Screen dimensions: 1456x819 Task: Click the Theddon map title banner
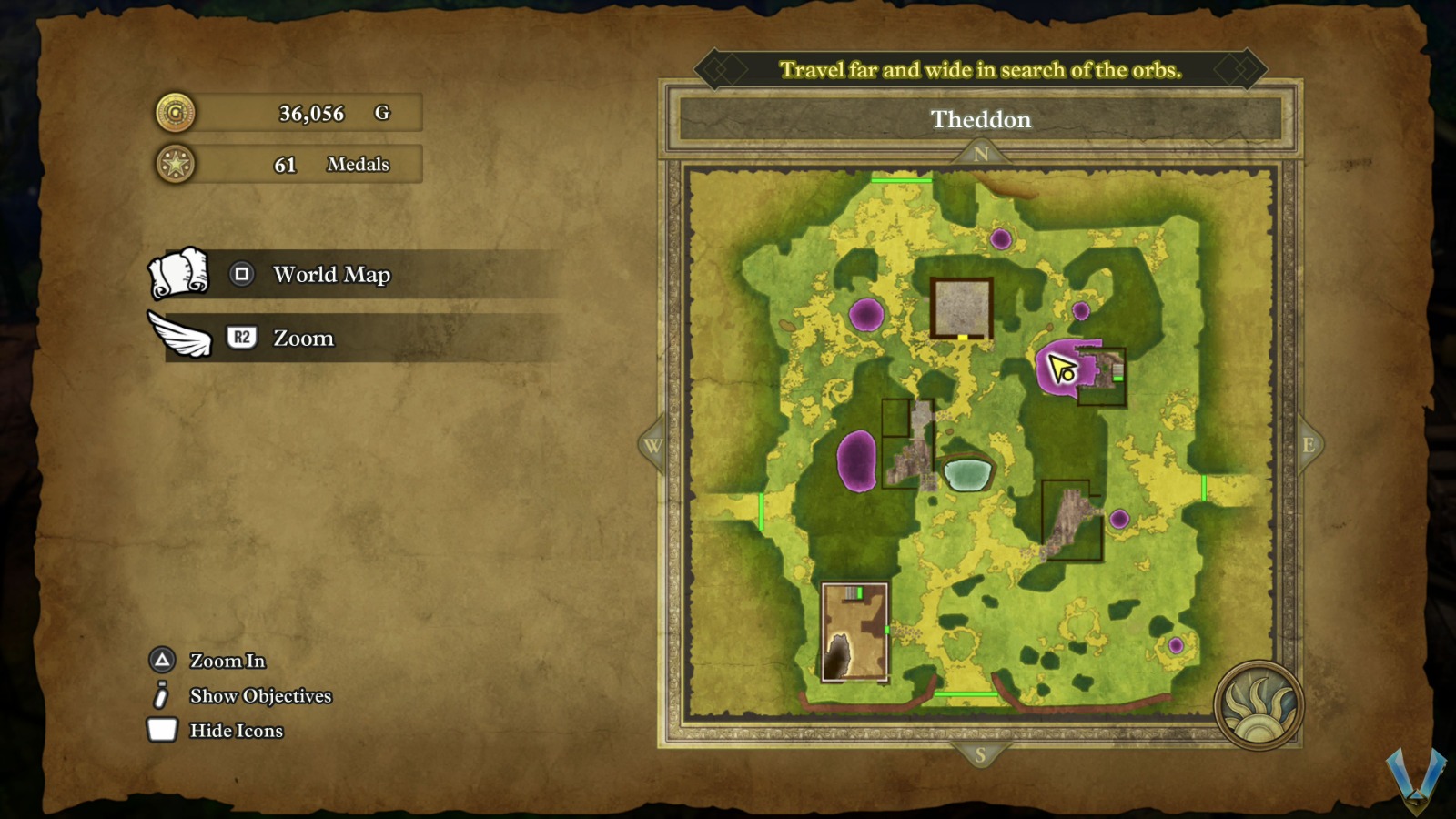coord(981,119)
